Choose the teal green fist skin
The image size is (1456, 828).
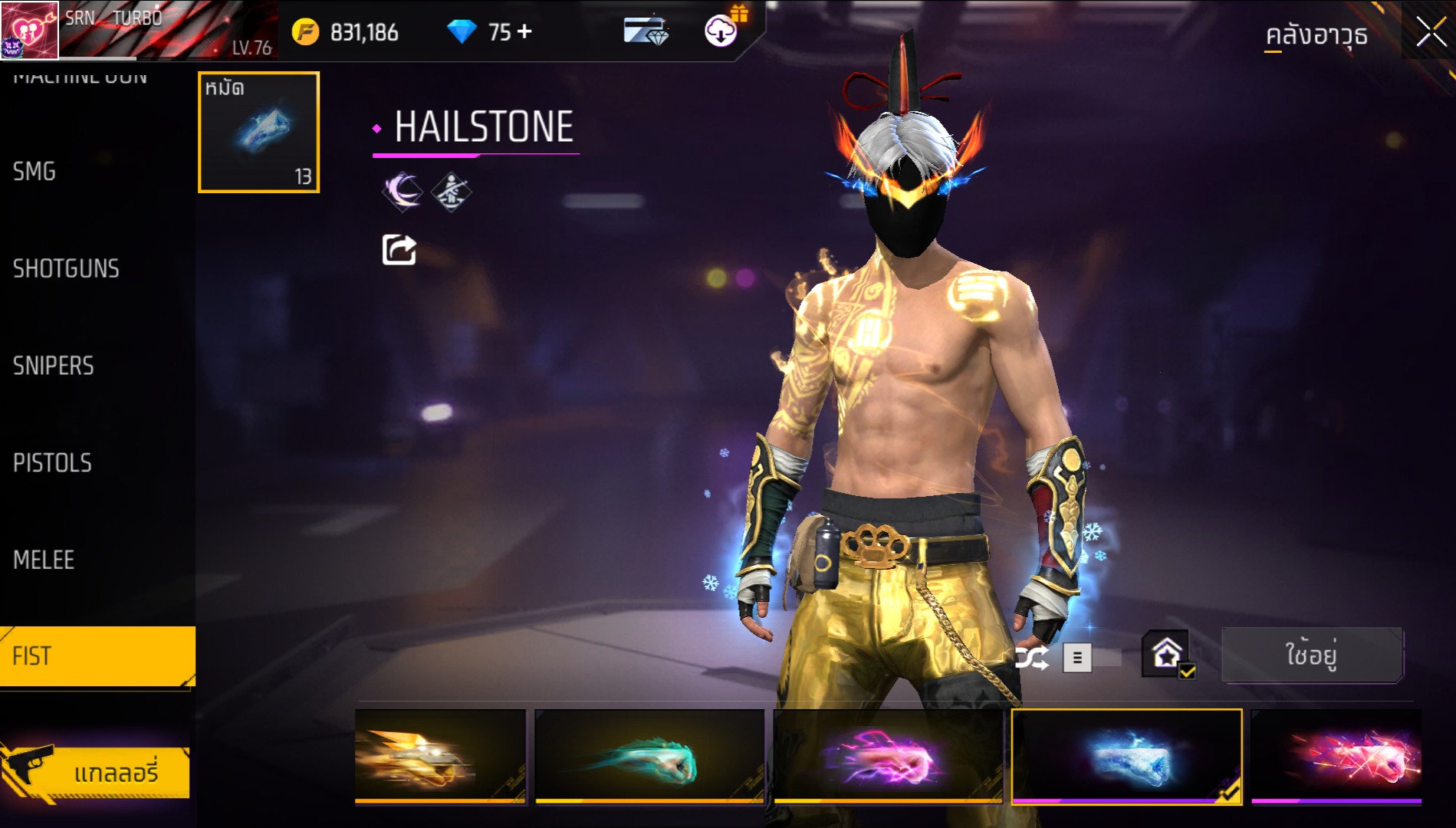(x=649, y=756)
